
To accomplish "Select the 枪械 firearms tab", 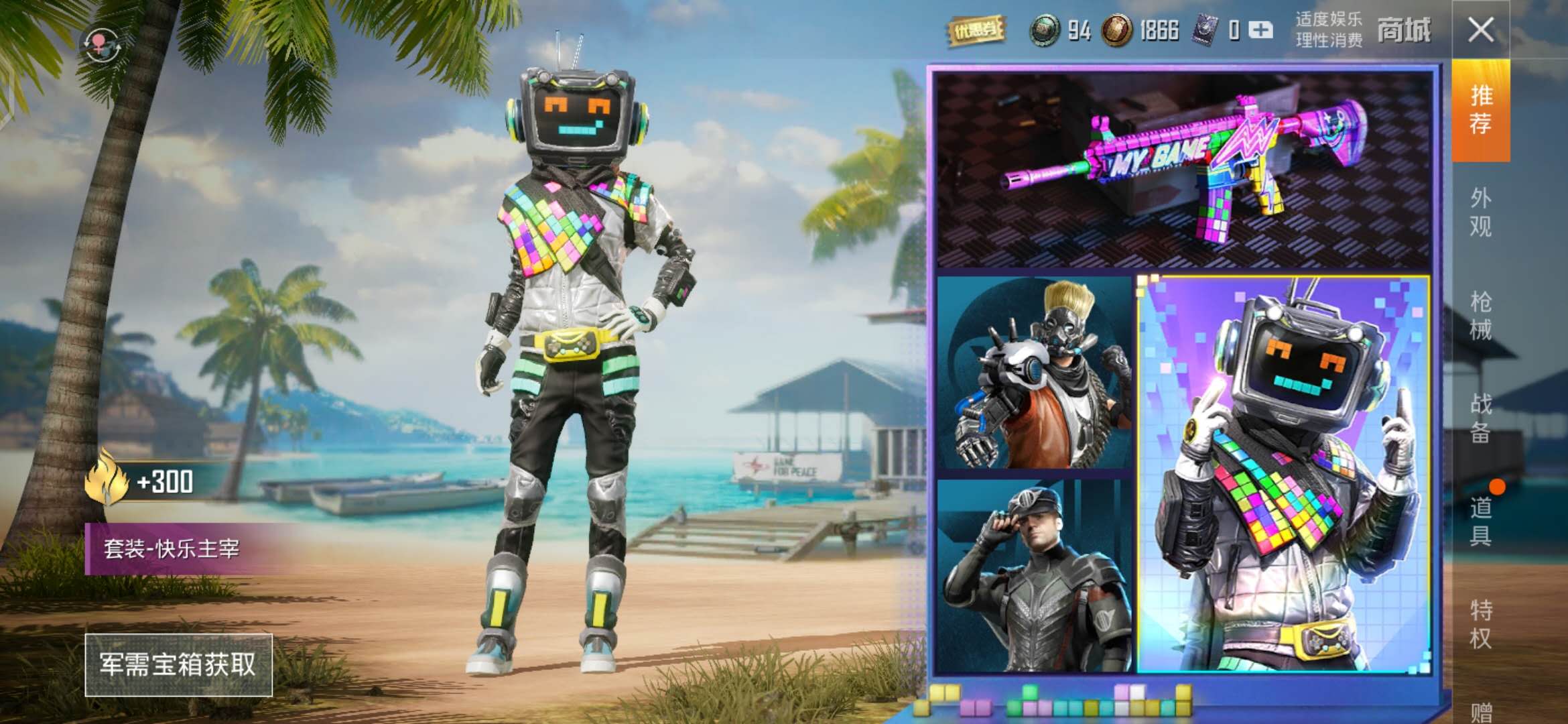I will click(x=1480, y=315).
